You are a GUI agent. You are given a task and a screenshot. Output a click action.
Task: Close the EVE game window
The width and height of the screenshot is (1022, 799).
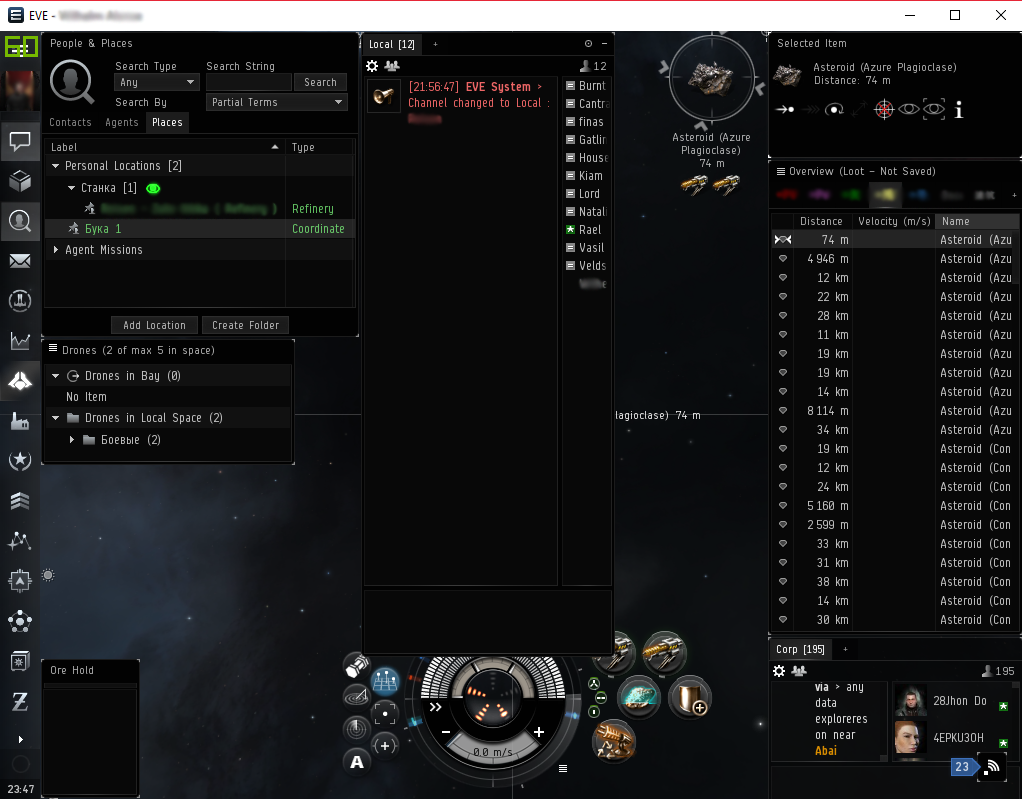1001,15
